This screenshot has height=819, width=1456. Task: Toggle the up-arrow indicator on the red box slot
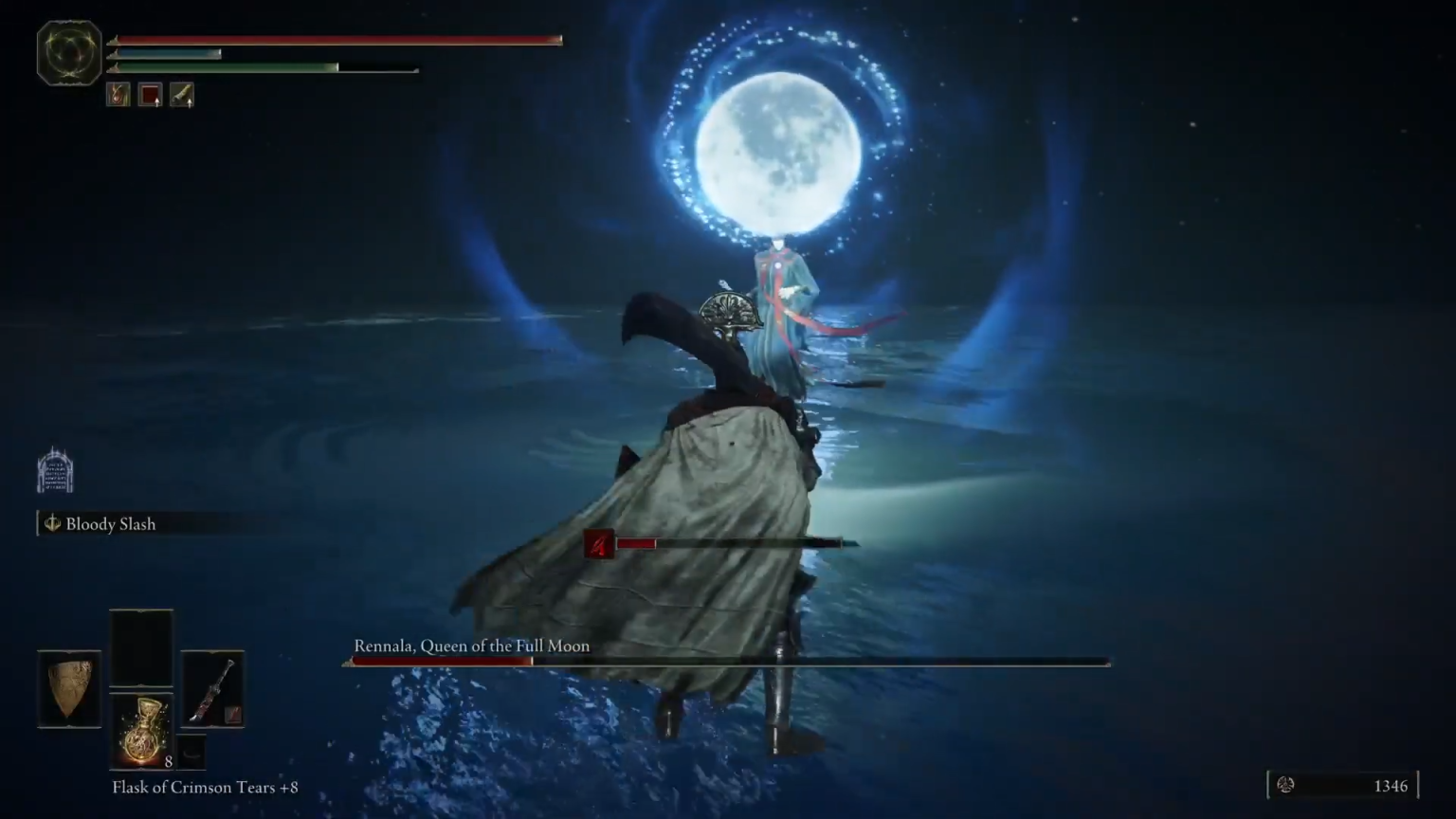tap(155, 104)
